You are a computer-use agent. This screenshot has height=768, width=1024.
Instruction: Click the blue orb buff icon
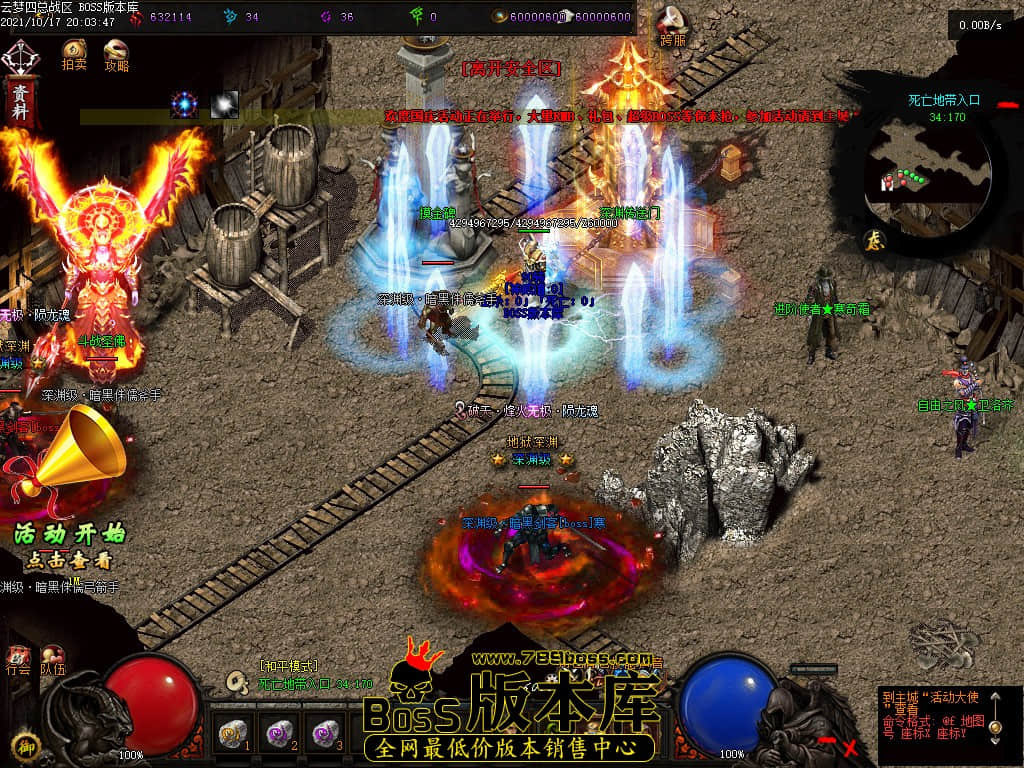(184, 103)
